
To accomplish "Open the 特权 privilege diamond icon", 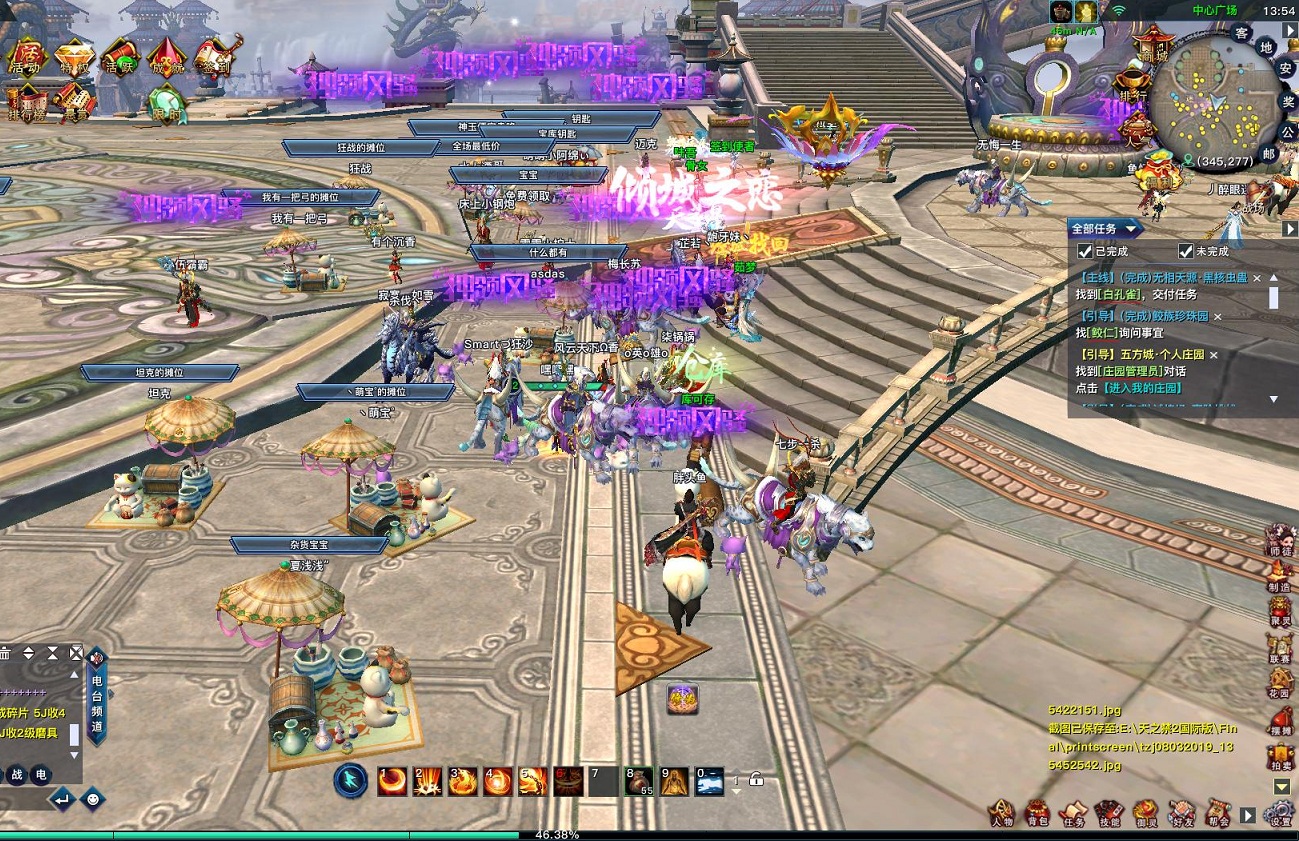I will pos(71,56).
